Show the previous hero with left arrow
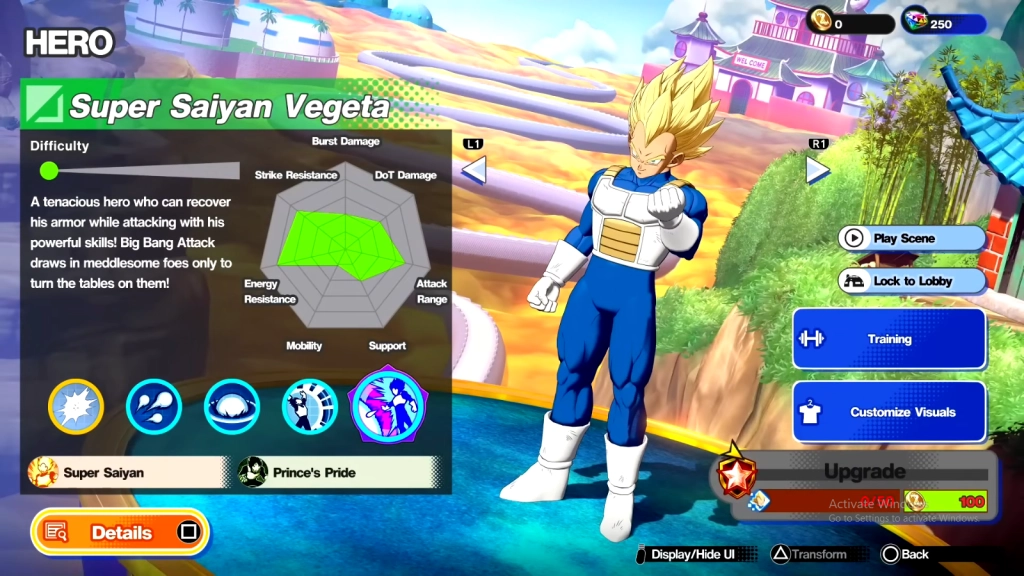Viewport: 1024px width, 576px height. click(x=474, y=170)
